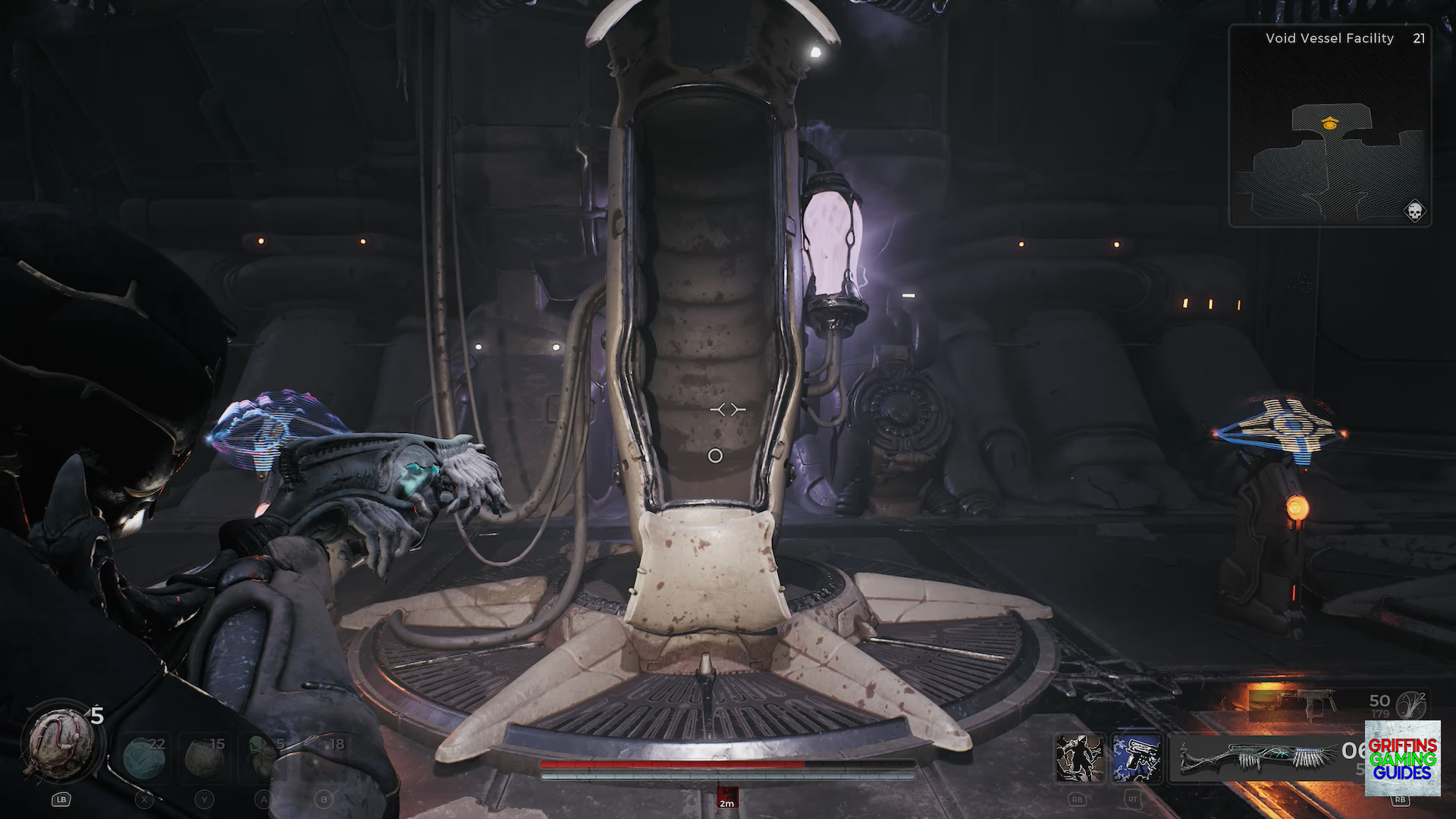1456x819 pixels.
Task: Choose the dark stone consumable with 15 count
Action: (204, 757)
